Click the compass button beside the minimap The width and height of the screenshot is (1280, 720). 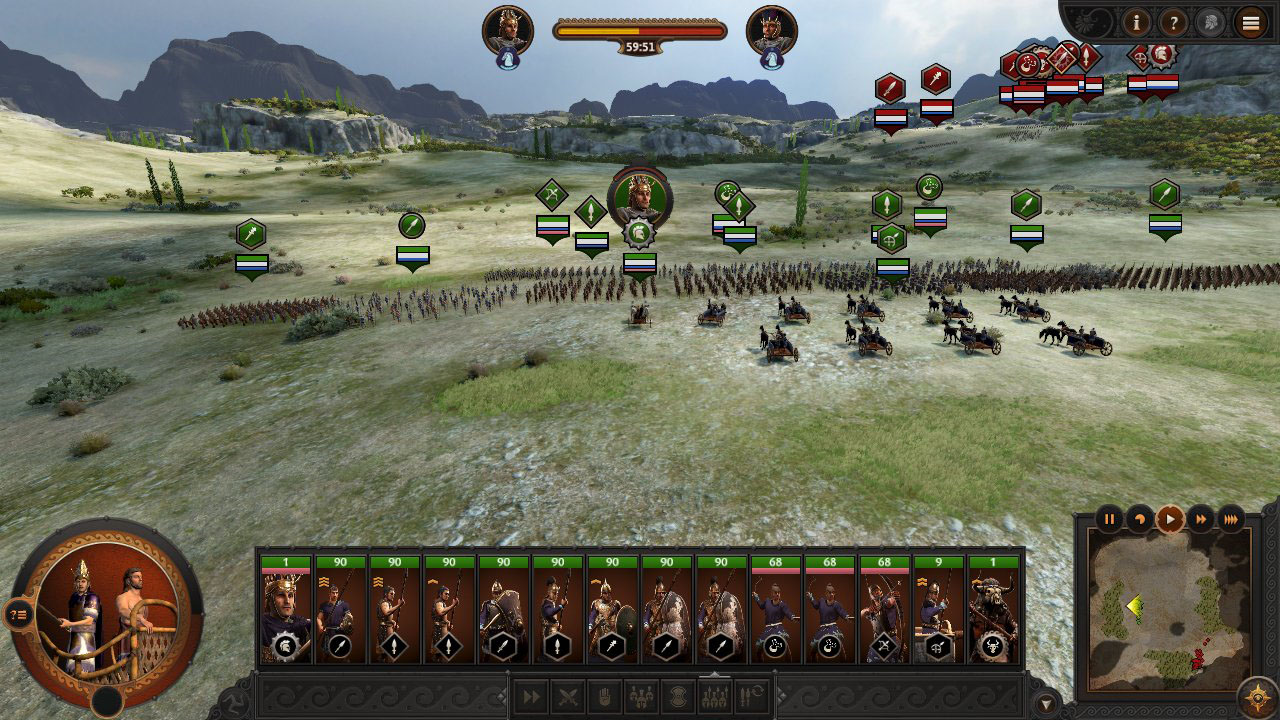1257,697
